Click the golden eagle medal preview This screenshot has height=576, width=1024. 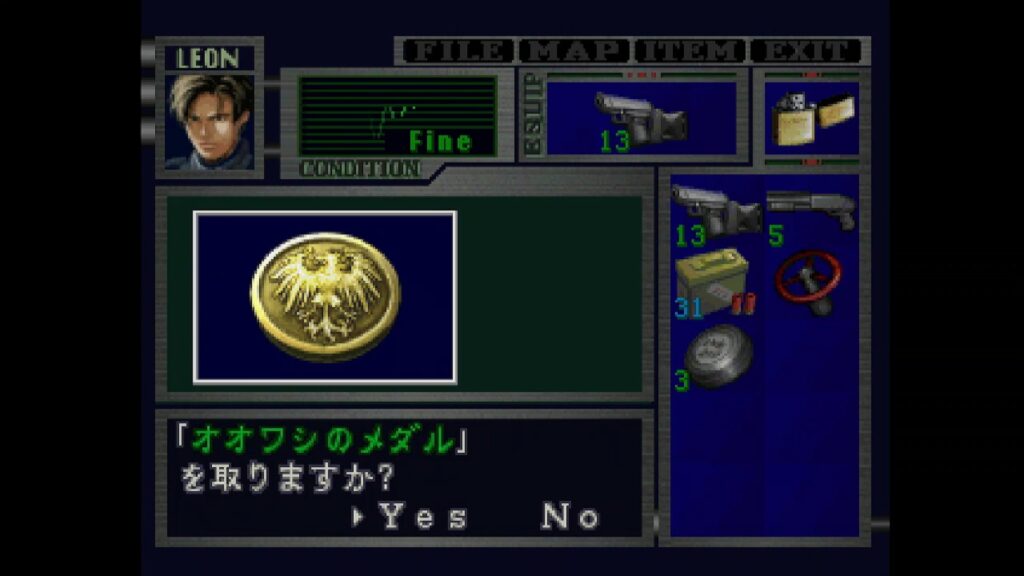pyautogui.click(x=325, y=297)
